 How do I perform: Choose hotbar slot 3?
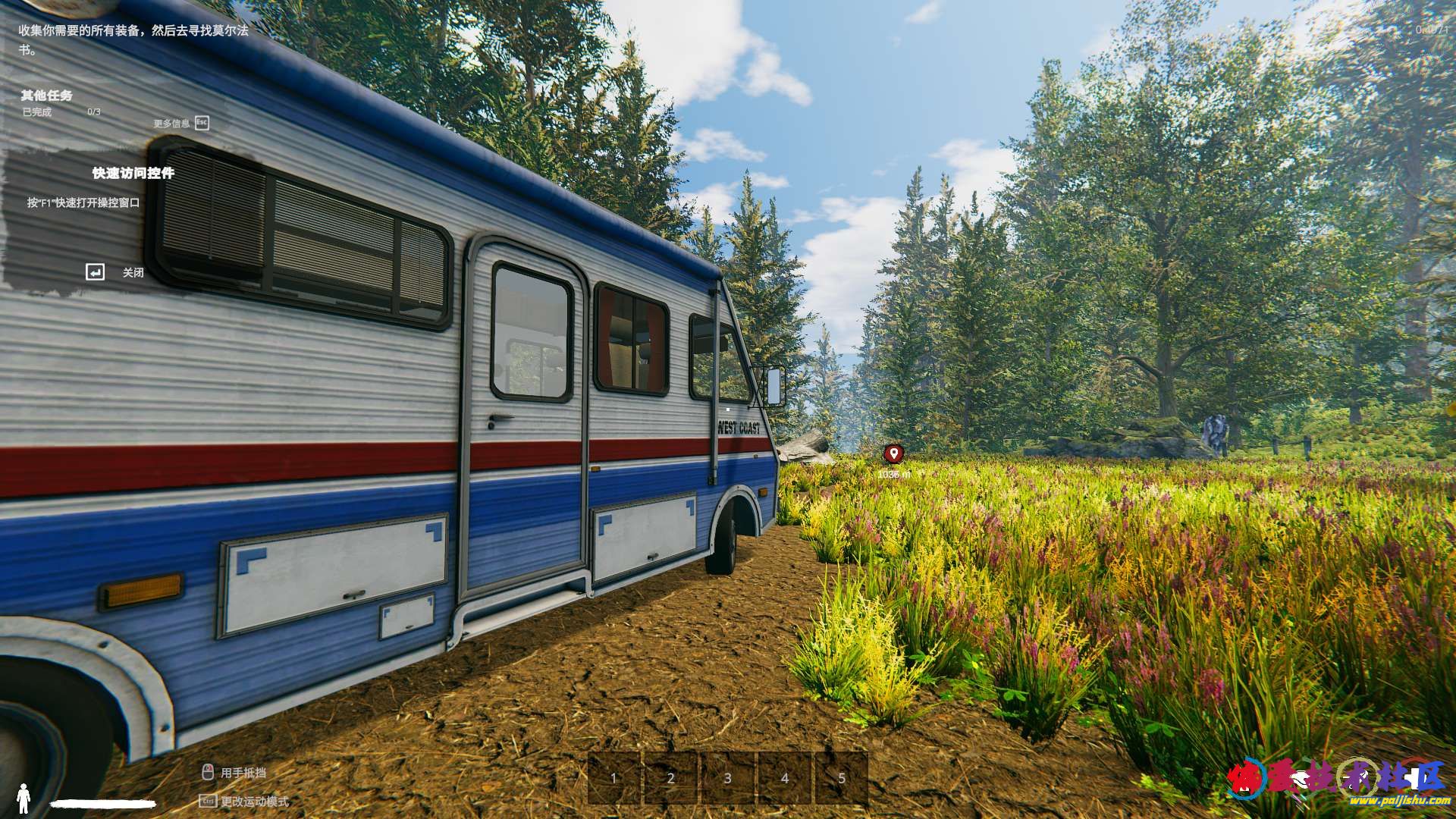point(728,777)
